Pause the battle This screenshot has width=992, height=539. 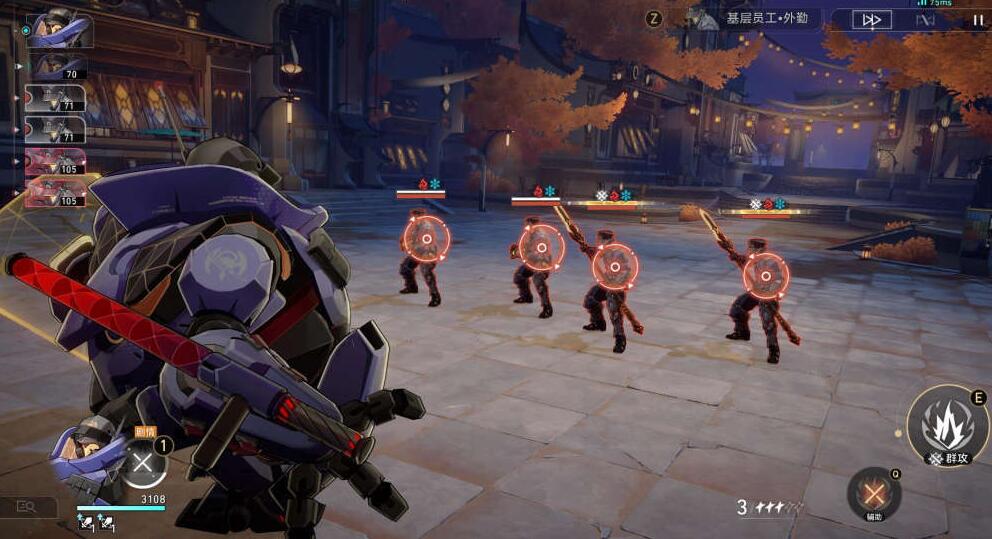tap(977, 20)
